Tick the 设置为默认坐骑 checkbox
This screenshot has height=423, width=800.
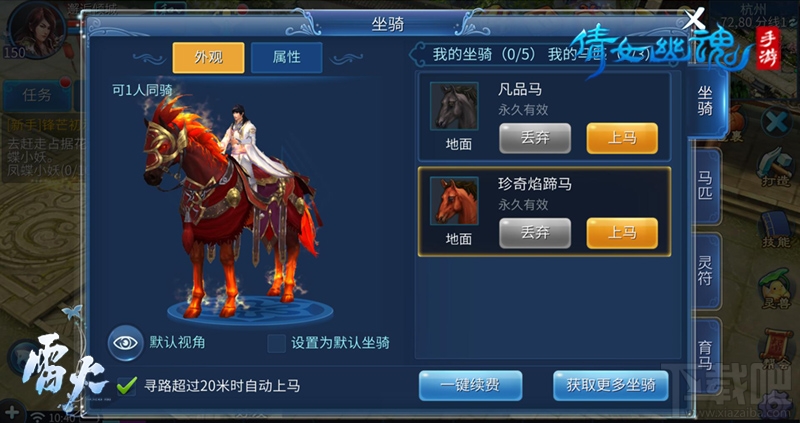click(276, 343)
